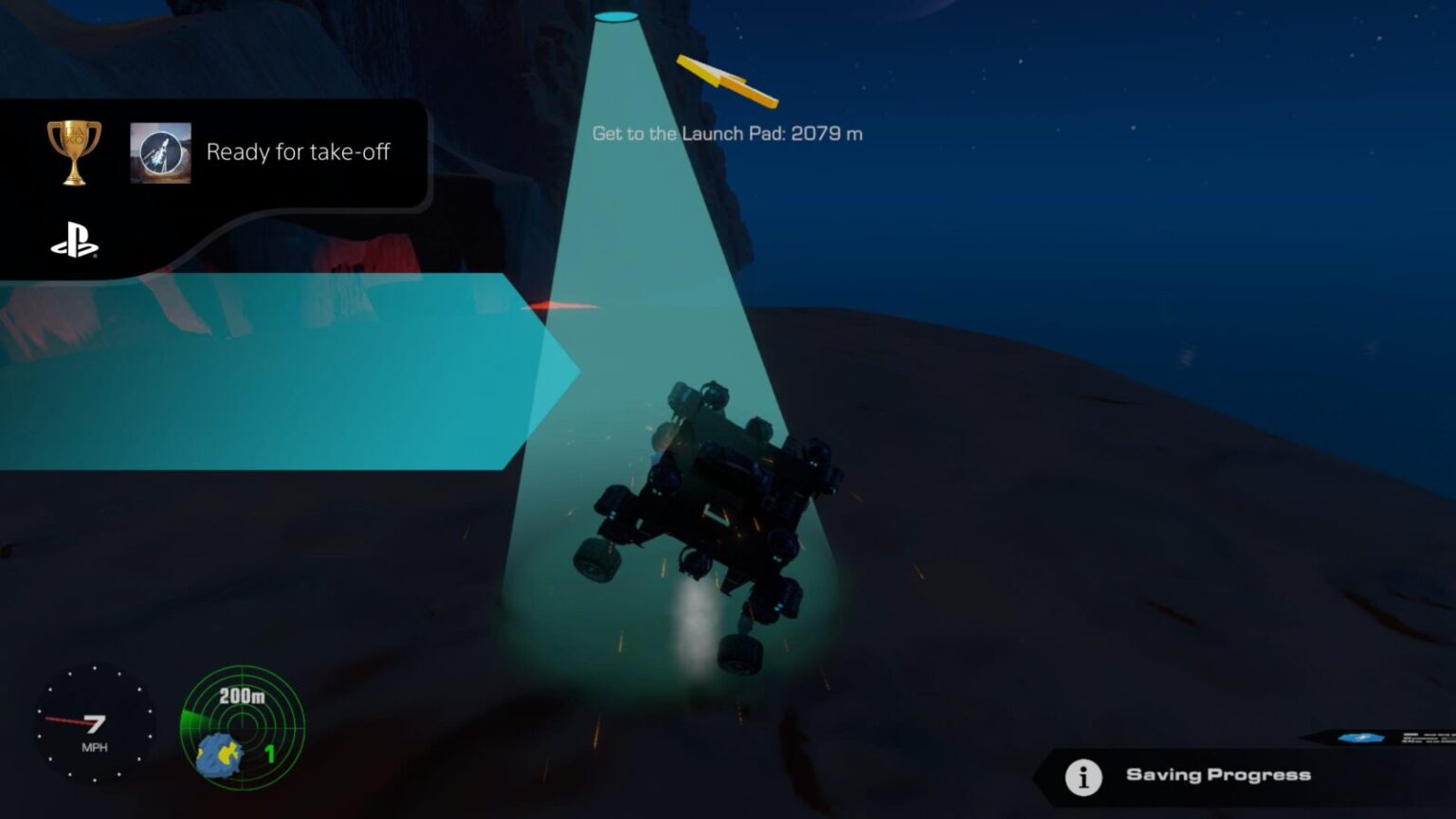The height and width of the screenshot is (819, 1456).
Task: Click the gold trophy icon
Action: [72, 152]
